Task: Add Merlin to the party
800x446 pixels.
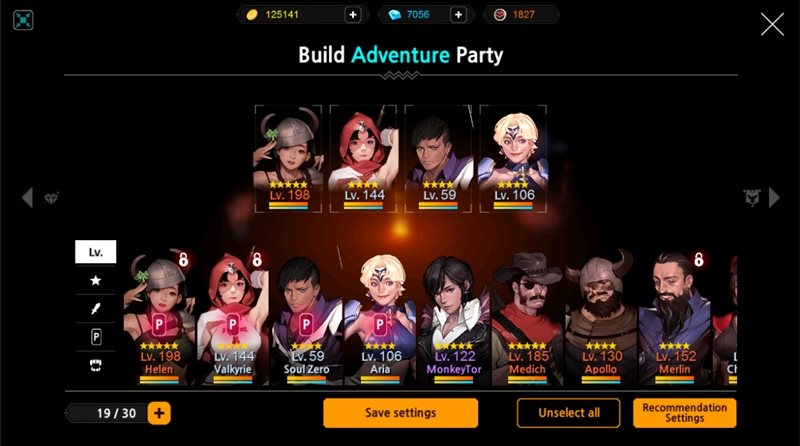Action: [674, 318]
